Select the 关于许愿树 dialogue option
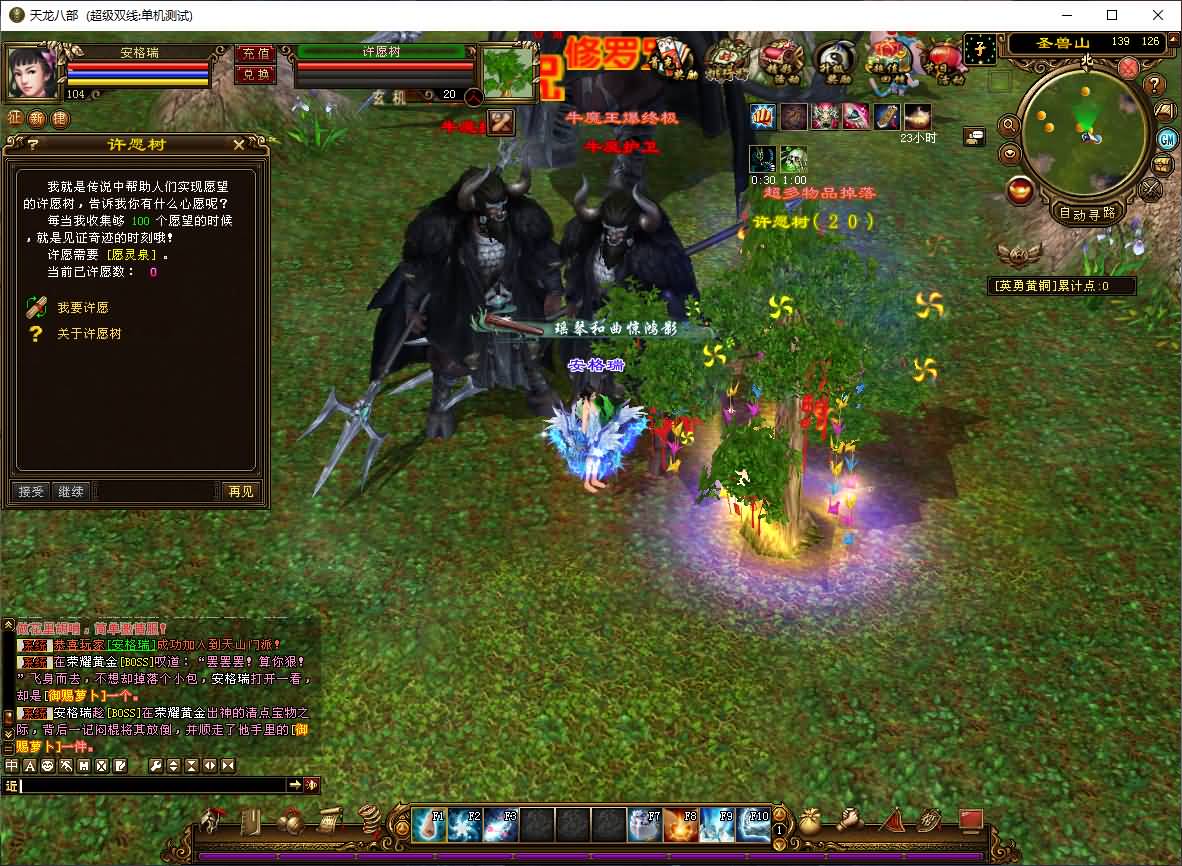This screenshot has height=866, width=1182. coord(88,334)
